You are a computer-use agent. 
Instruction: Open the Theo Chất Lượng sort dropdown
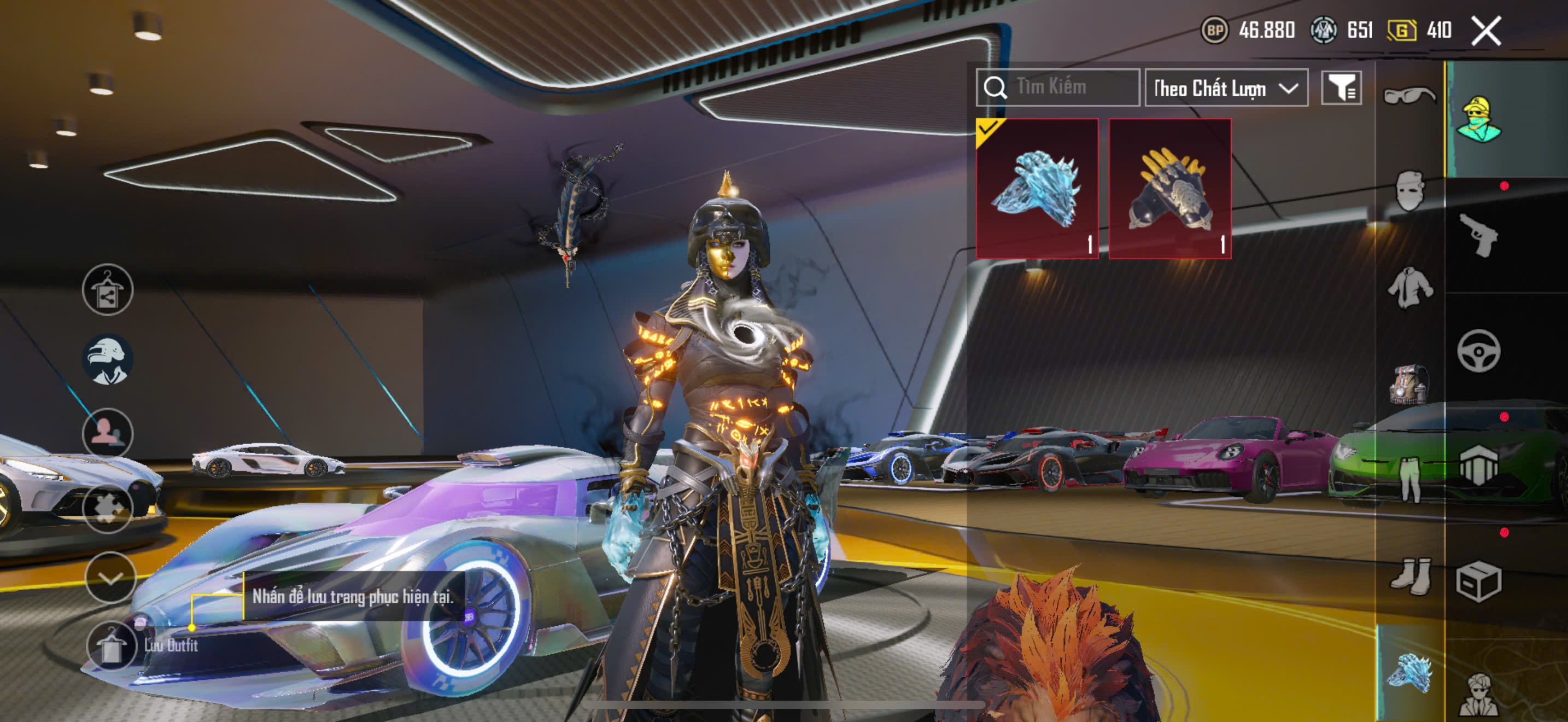click(1226, 88)
